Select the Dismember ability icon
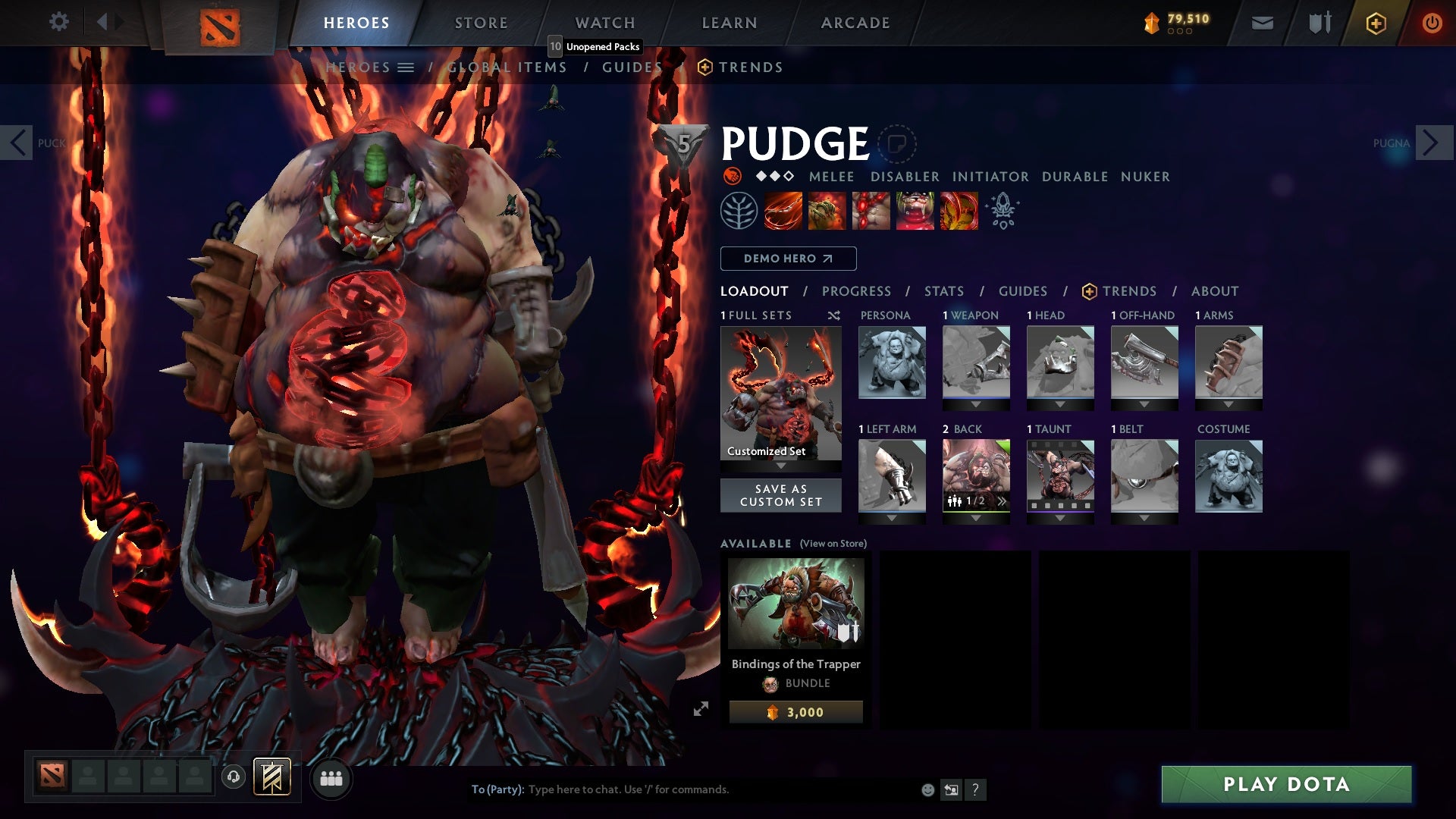 click(x=915, y=210)
